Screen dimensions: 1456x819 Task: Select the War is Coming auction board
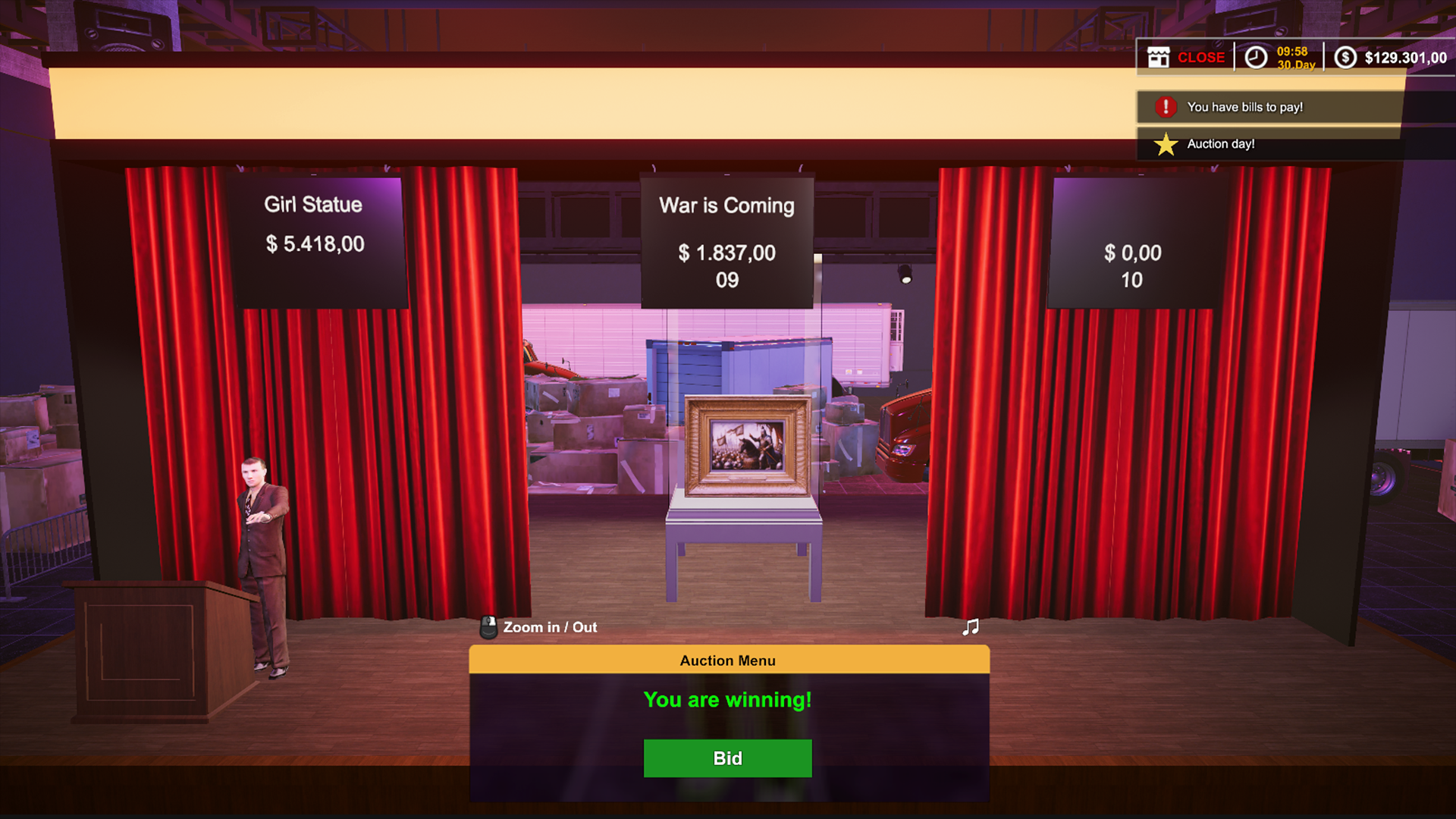point(727,241)
